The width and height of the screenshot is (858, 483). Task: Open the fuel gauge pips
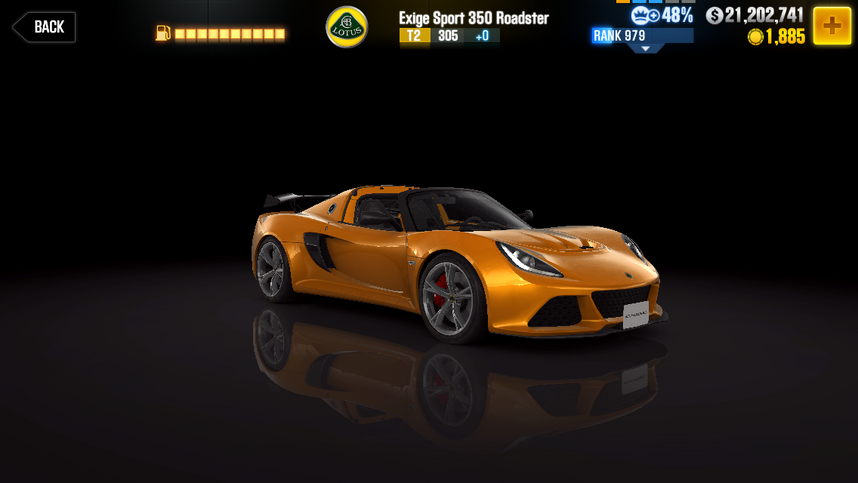229,34
